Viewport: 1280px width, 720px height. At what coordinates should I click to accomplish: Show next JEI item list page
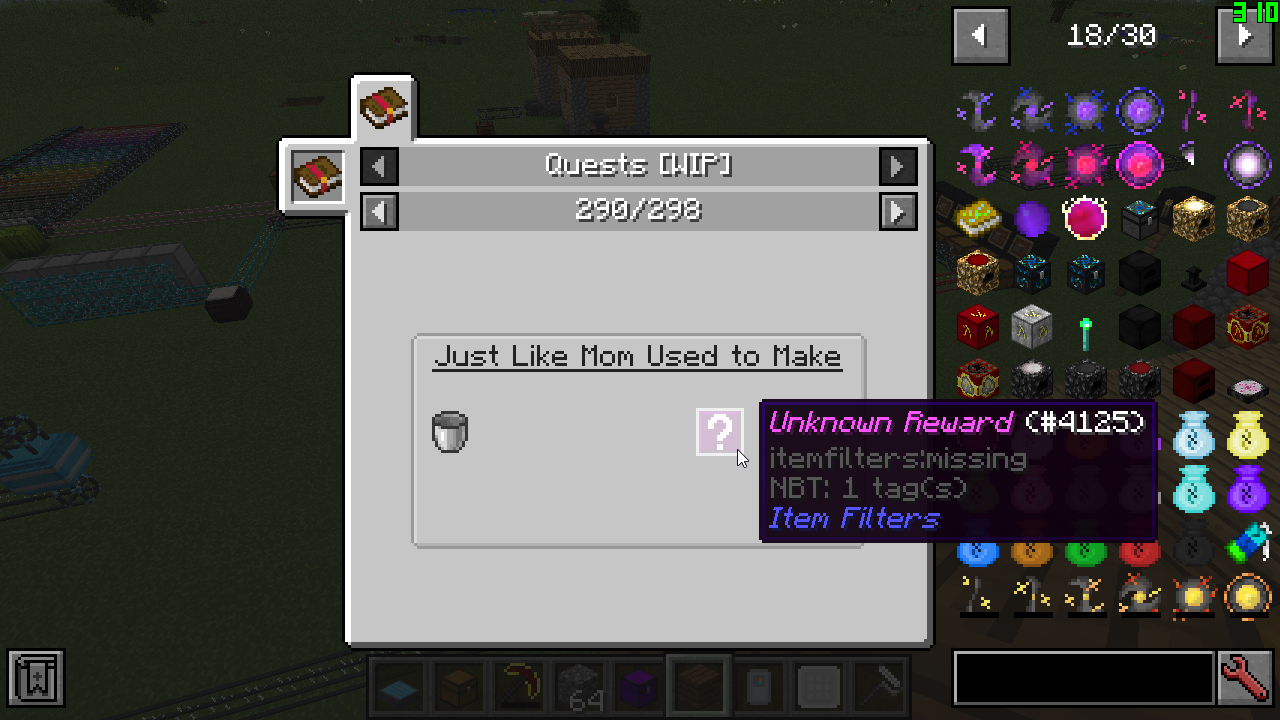coord(1243,36)
